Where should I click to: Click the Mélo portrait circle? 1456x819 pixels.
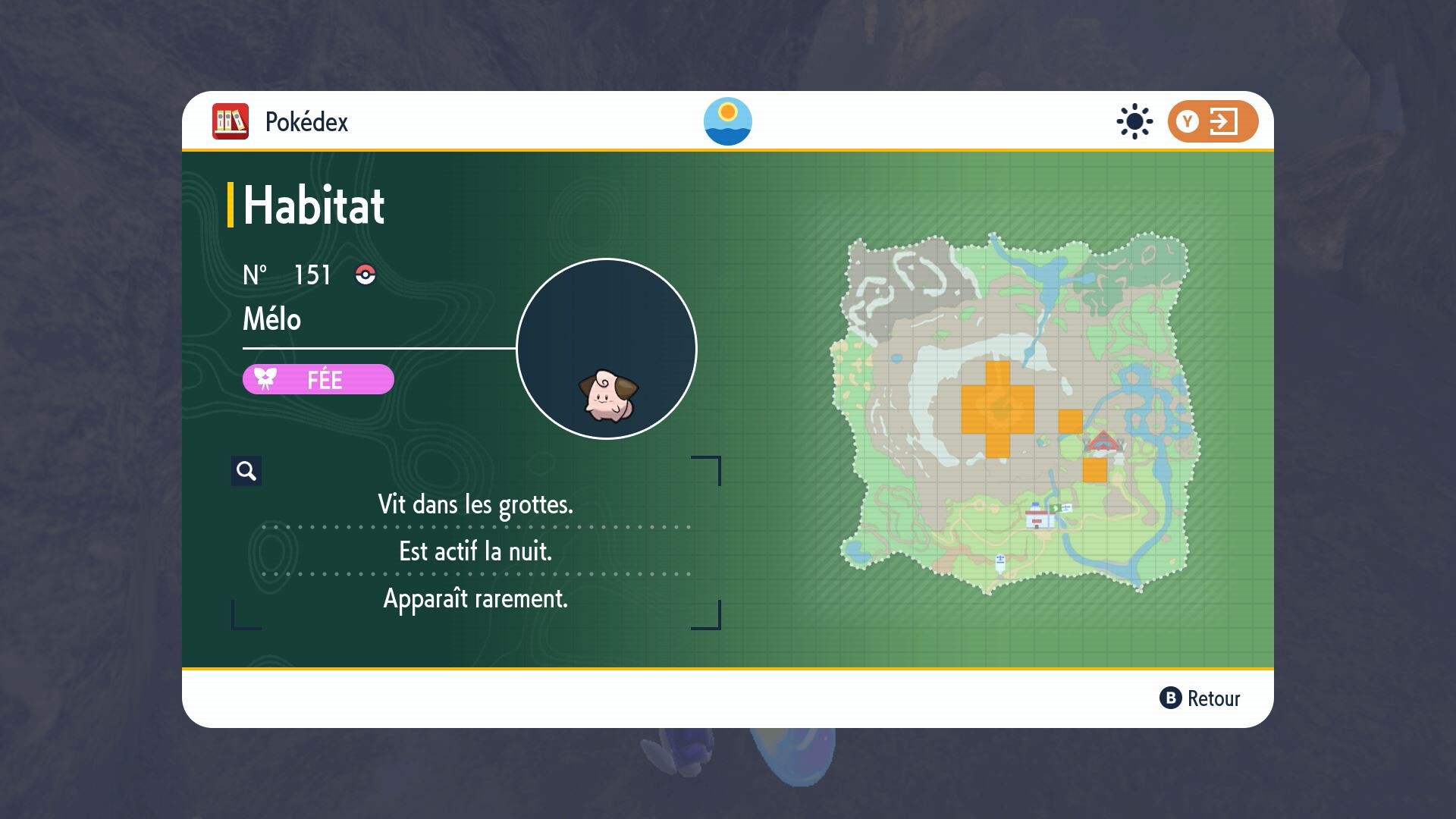(606, 348)
